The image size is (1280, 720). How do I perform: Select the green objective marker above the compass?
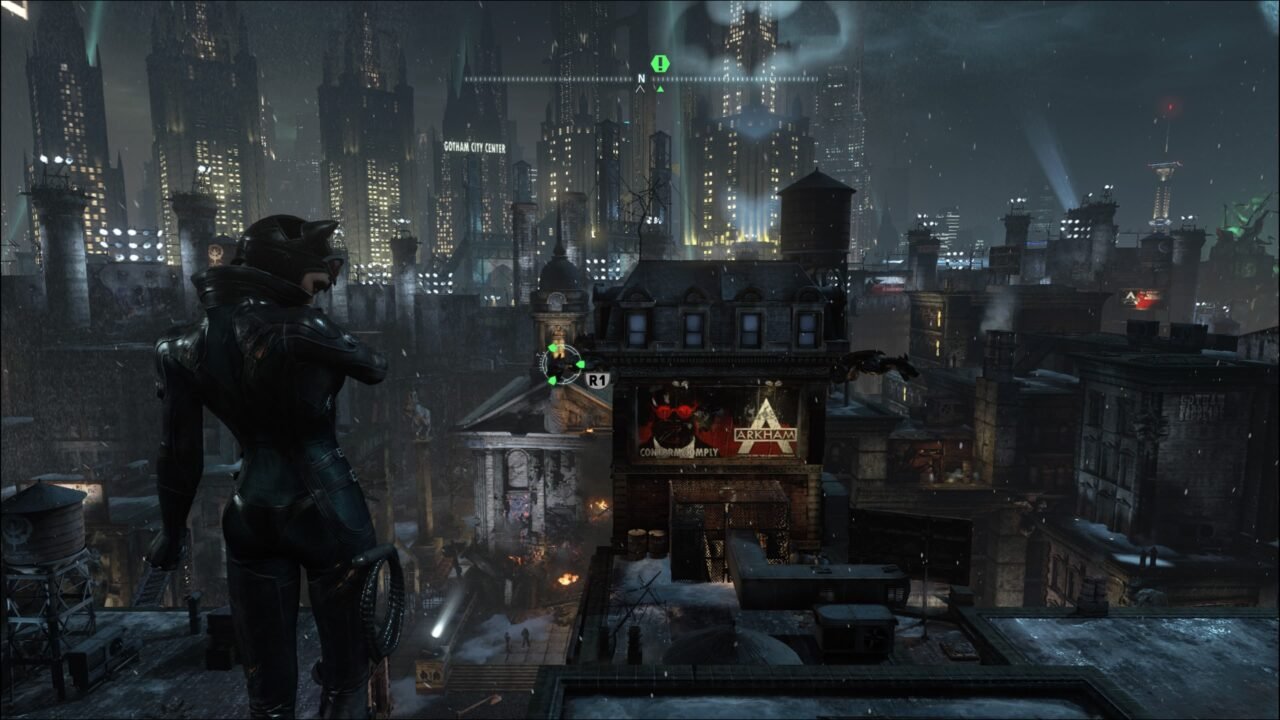click(x=659, y=62)
